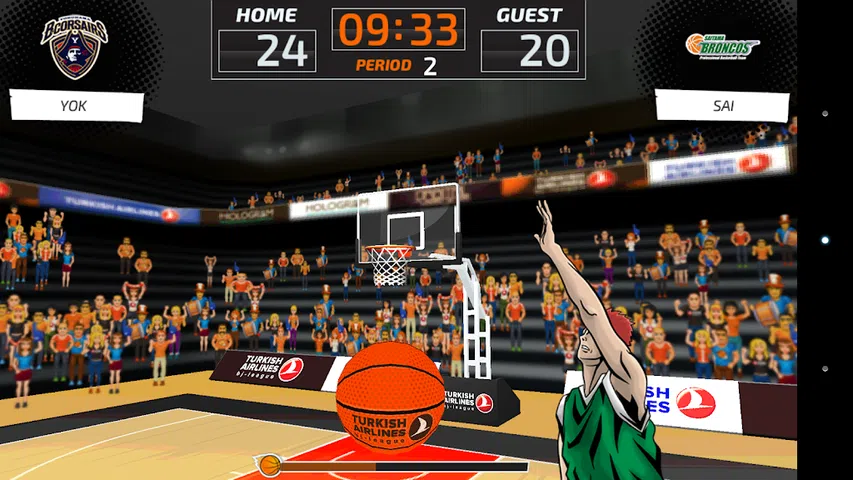Select the SAI guest team label

(721, 105)
